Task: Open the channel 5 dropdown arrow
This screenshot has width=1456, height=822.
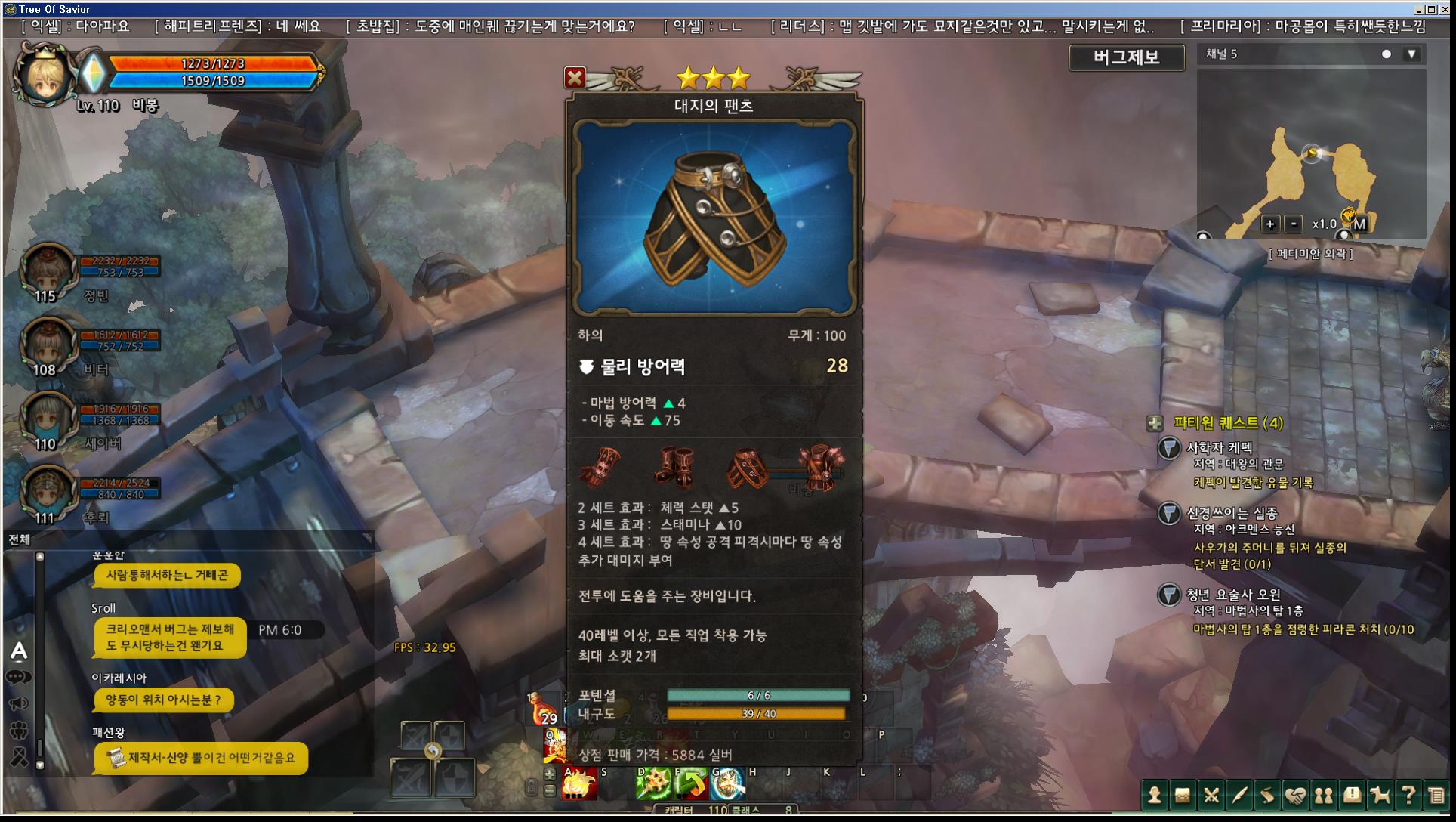Action: pyautogui.click(x=1411, y=54)
